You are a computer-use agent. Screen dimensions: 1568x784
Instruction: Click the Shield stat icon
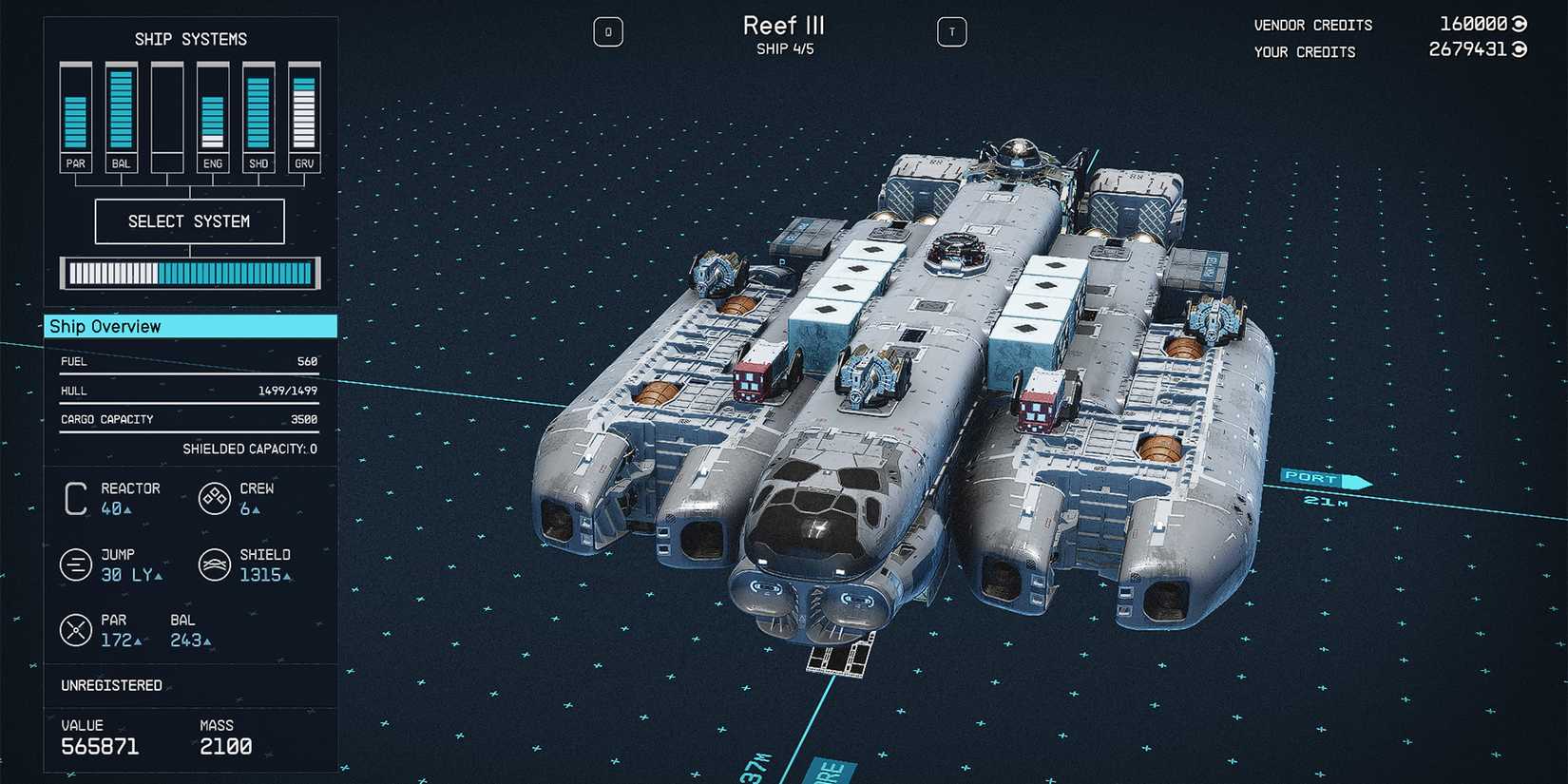[x=215, y=564]
